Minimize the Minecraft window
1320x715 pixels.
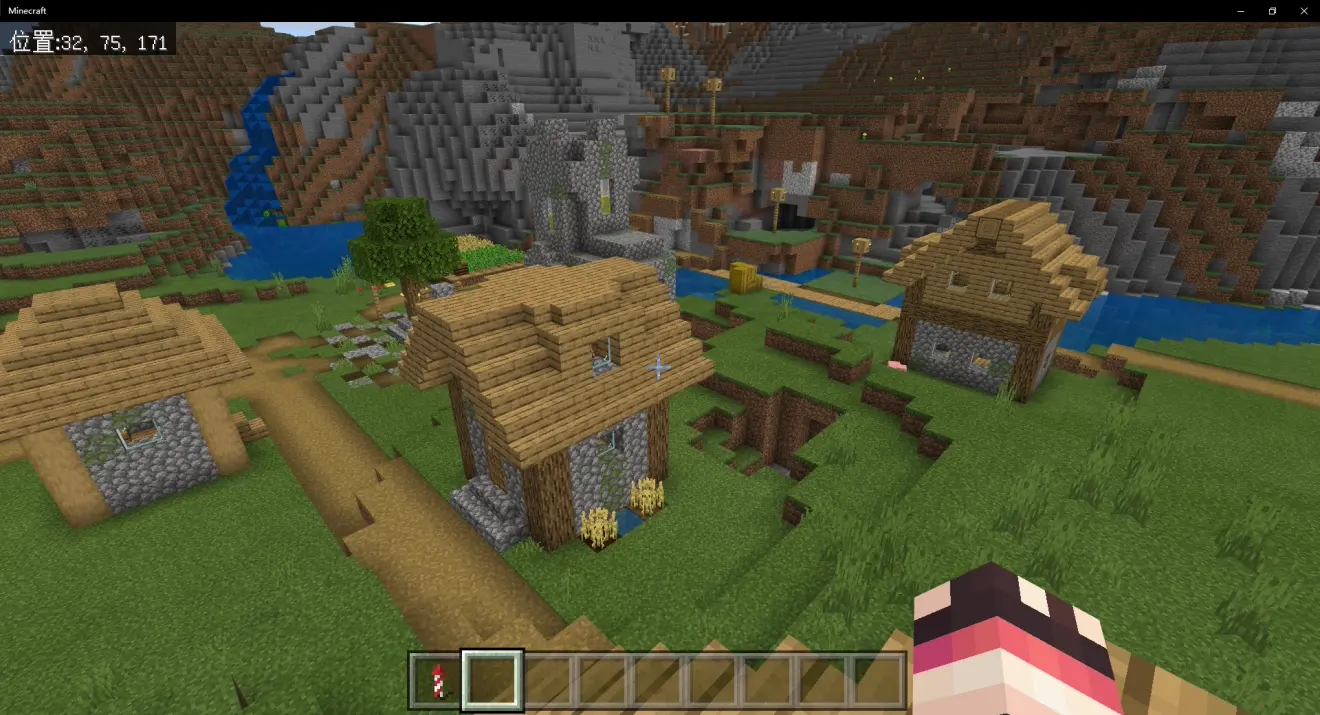tap(1243, 10)
